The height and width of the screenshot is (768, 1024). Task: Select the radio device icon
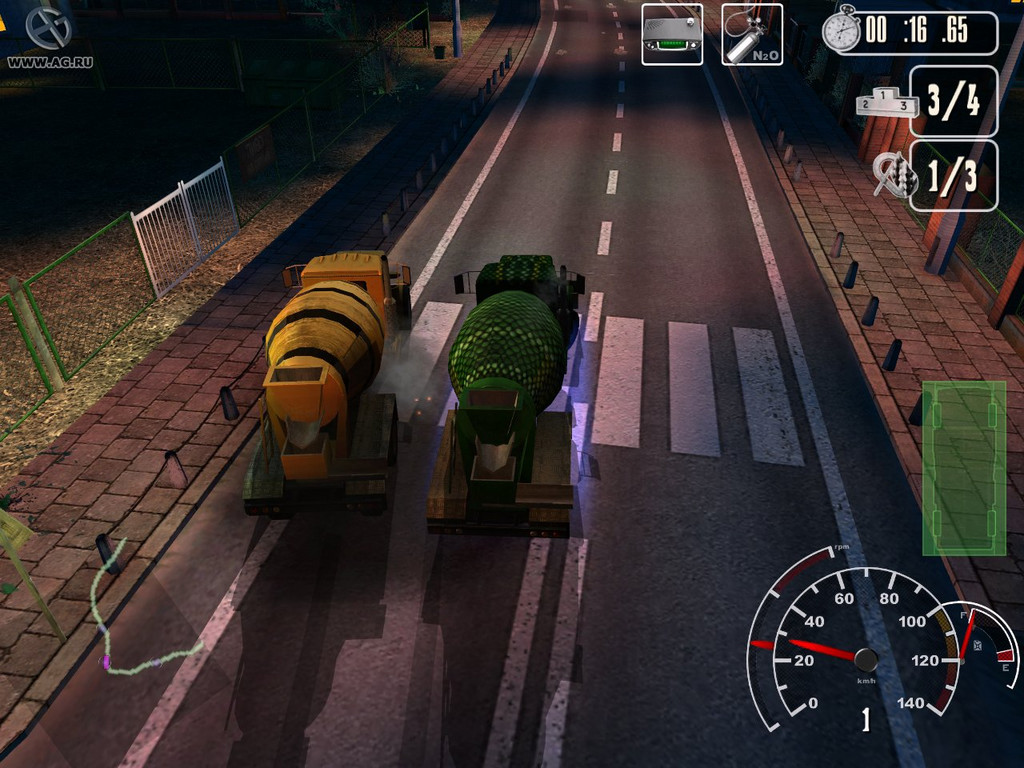click(671, 34)
